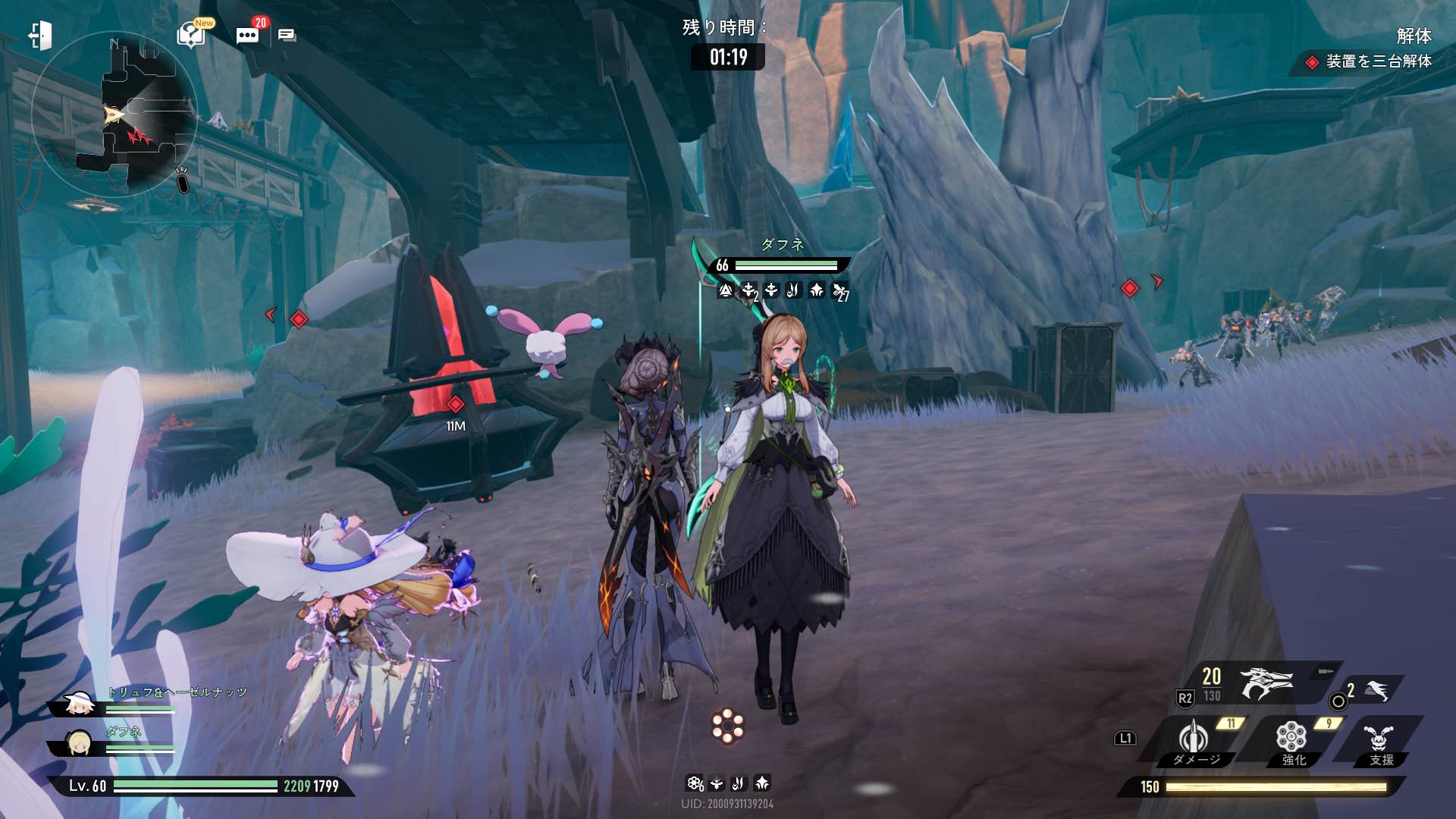Open the guide book marked New
1456x819 pixels.
pyautogui.click(x=191, y=34)
